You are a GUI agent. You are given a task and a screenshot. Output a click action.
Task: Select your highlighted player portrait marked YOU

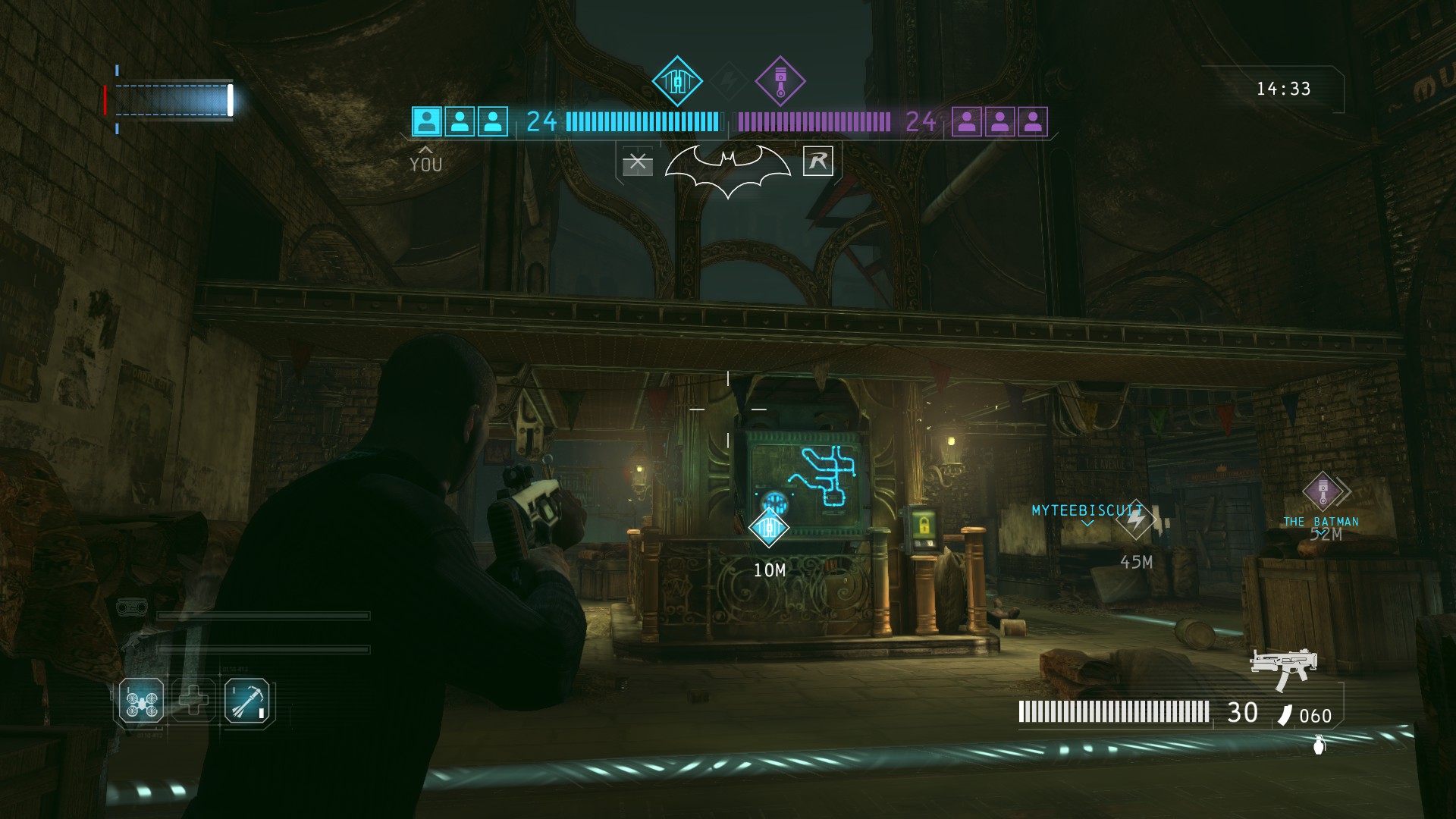(427, 121)
